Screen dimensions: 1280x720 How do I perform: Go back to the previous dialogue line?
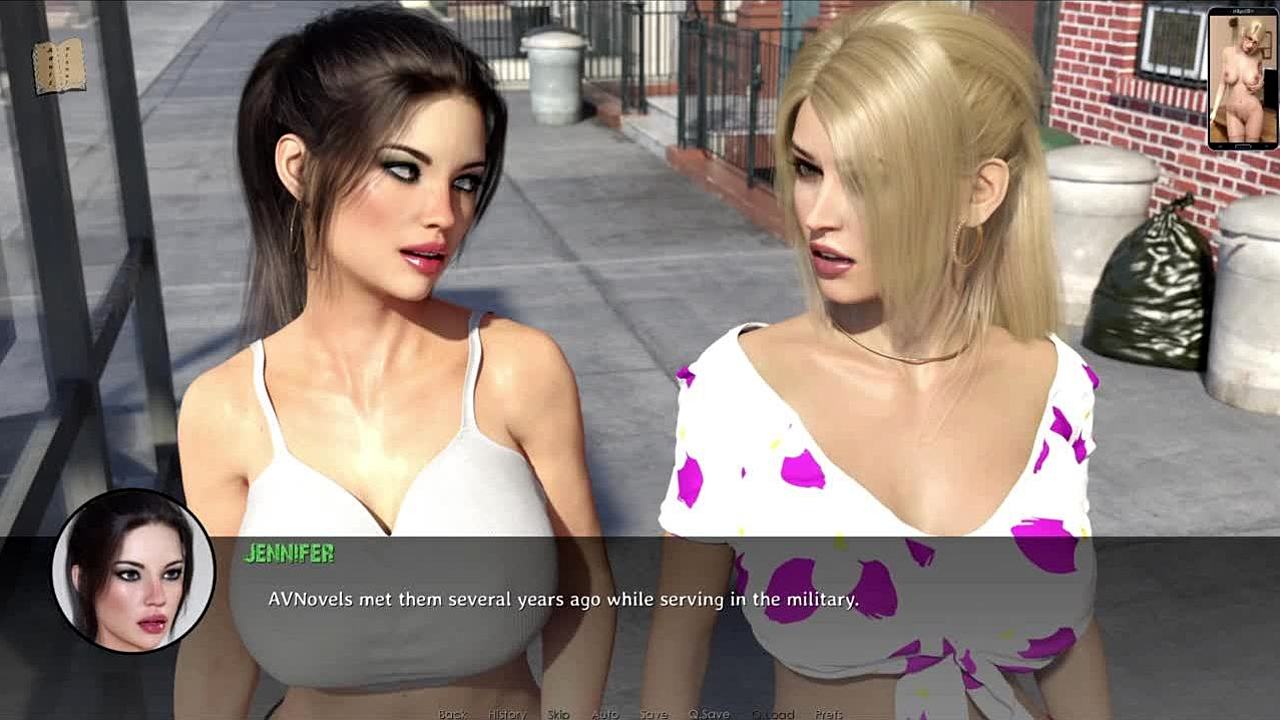pos(453,714)
